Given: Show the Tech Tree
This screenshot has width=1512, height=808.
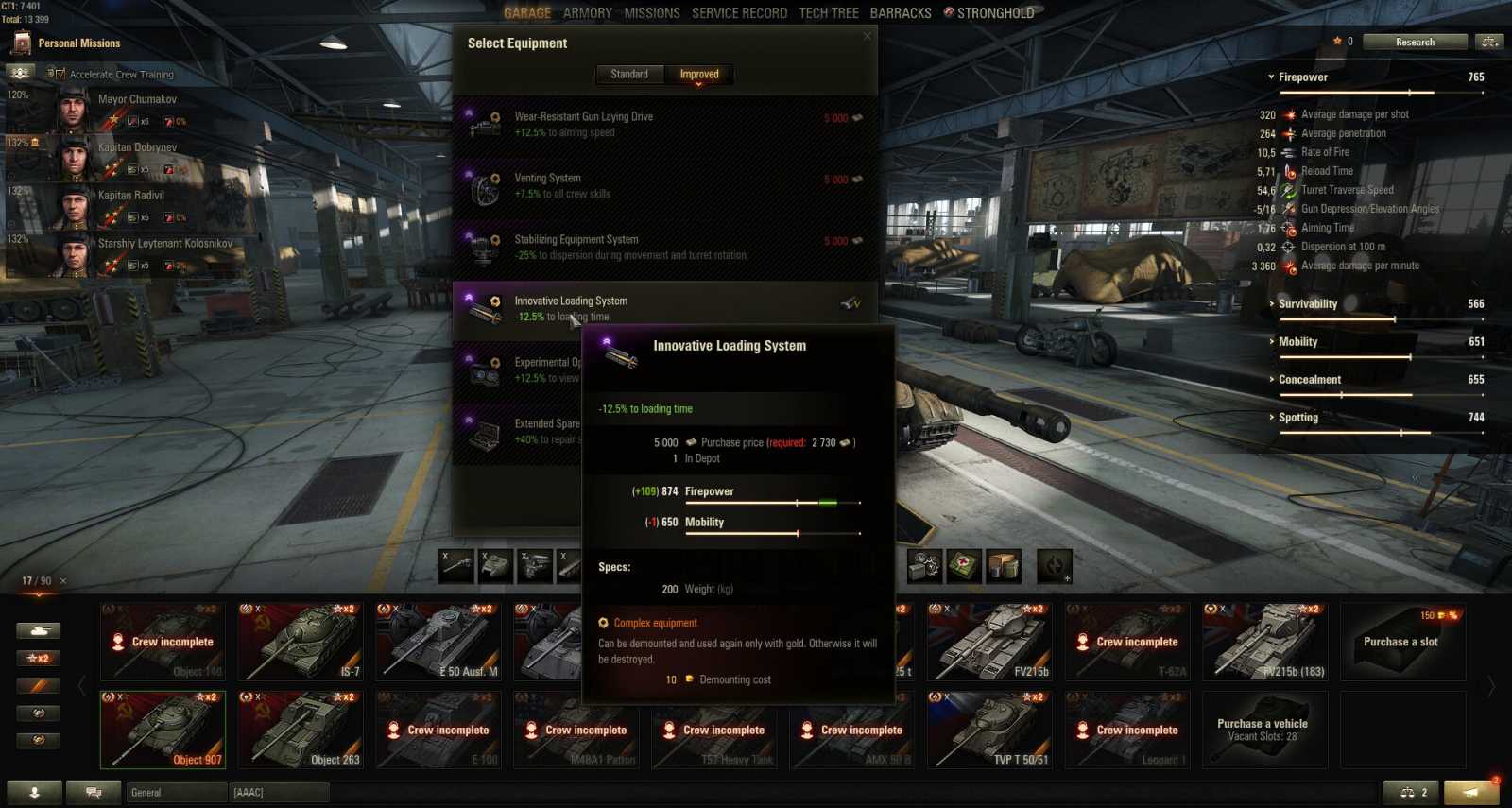Looking at the screenshot, I should coord(829,13).
